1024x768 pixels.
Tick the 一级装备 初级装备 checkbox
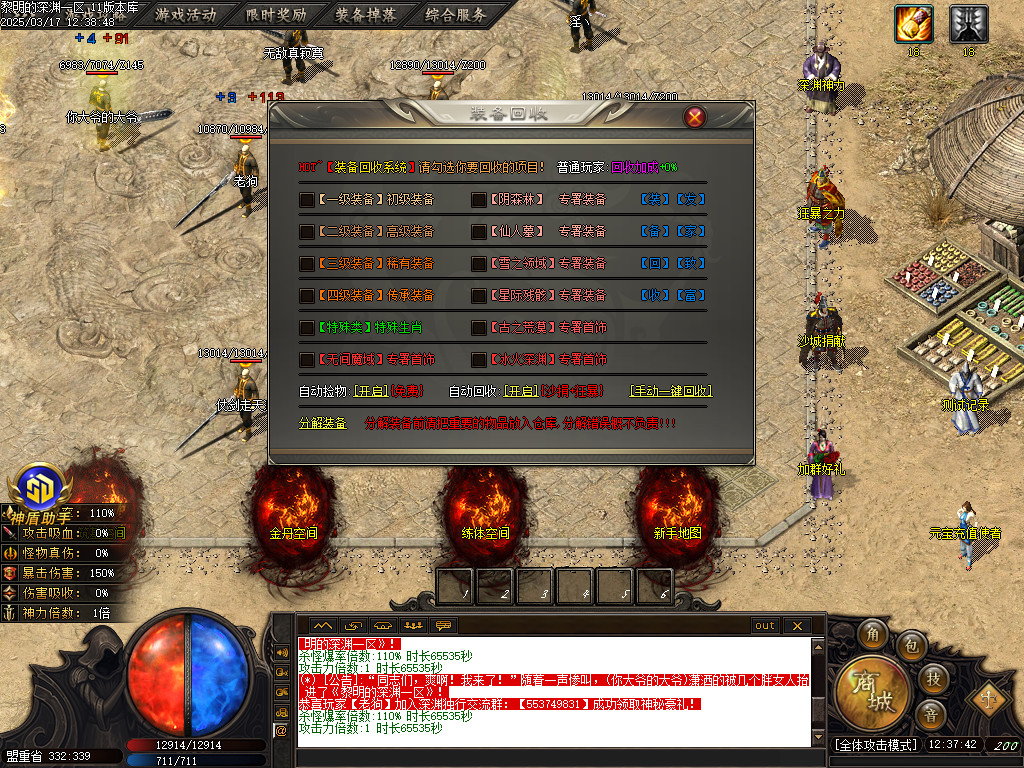[307, 200]
